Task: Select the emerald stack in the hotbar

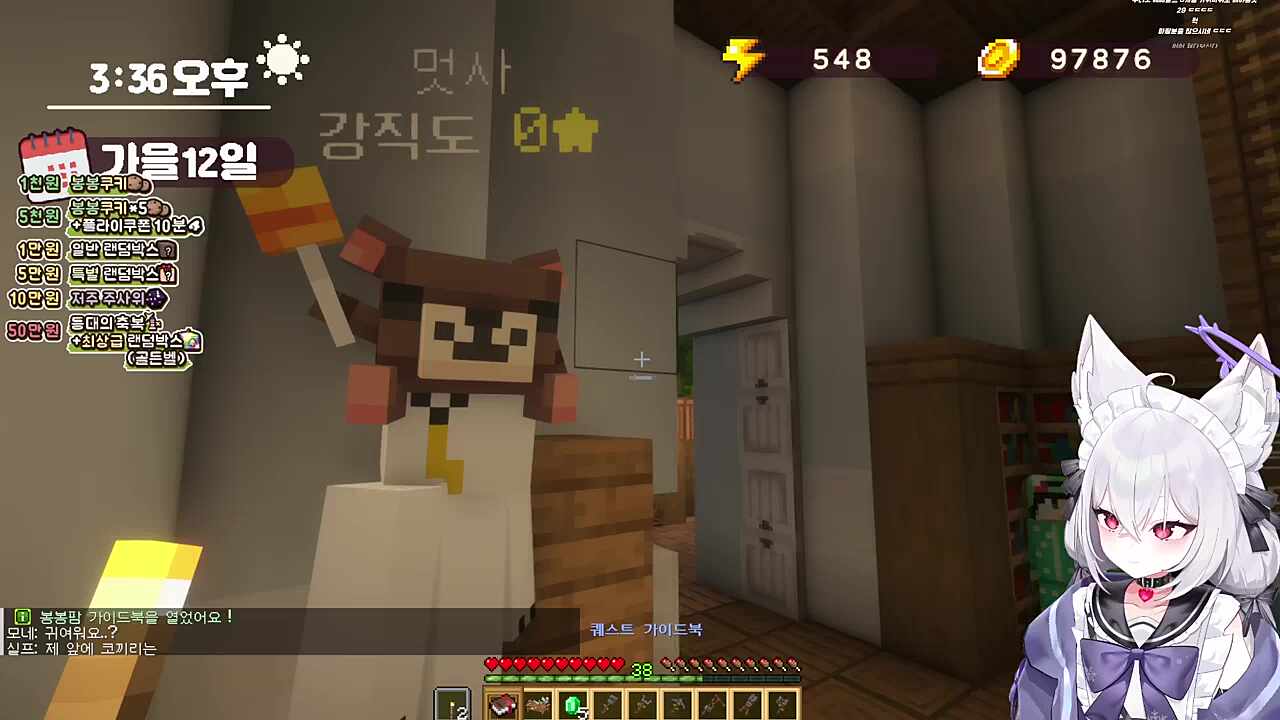Action: [573, 704]
